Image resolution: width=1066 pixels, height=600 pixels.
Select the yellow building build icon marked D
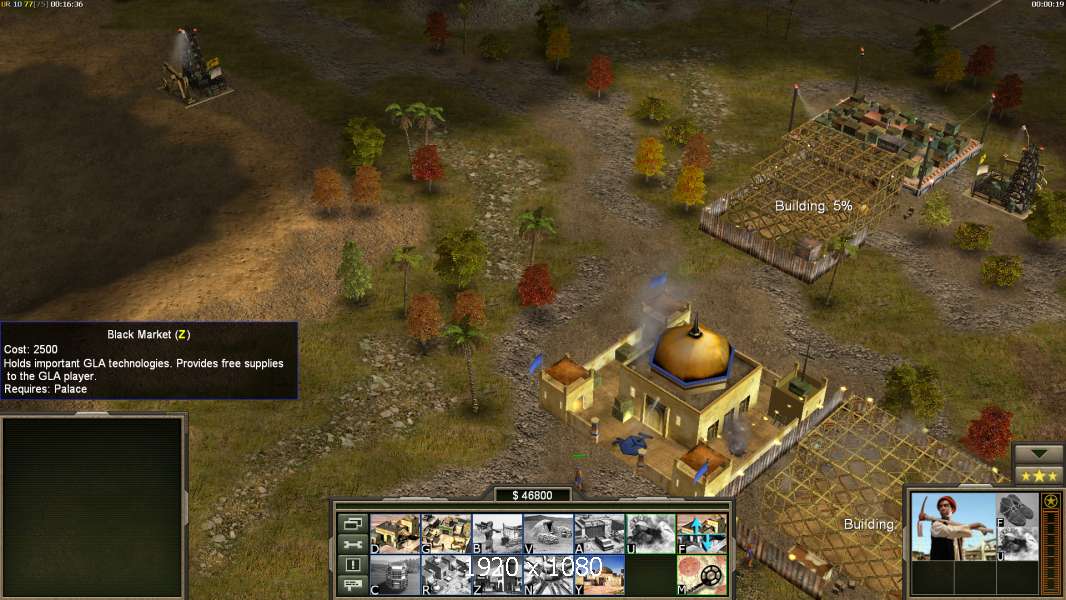[x=394, y=534]
